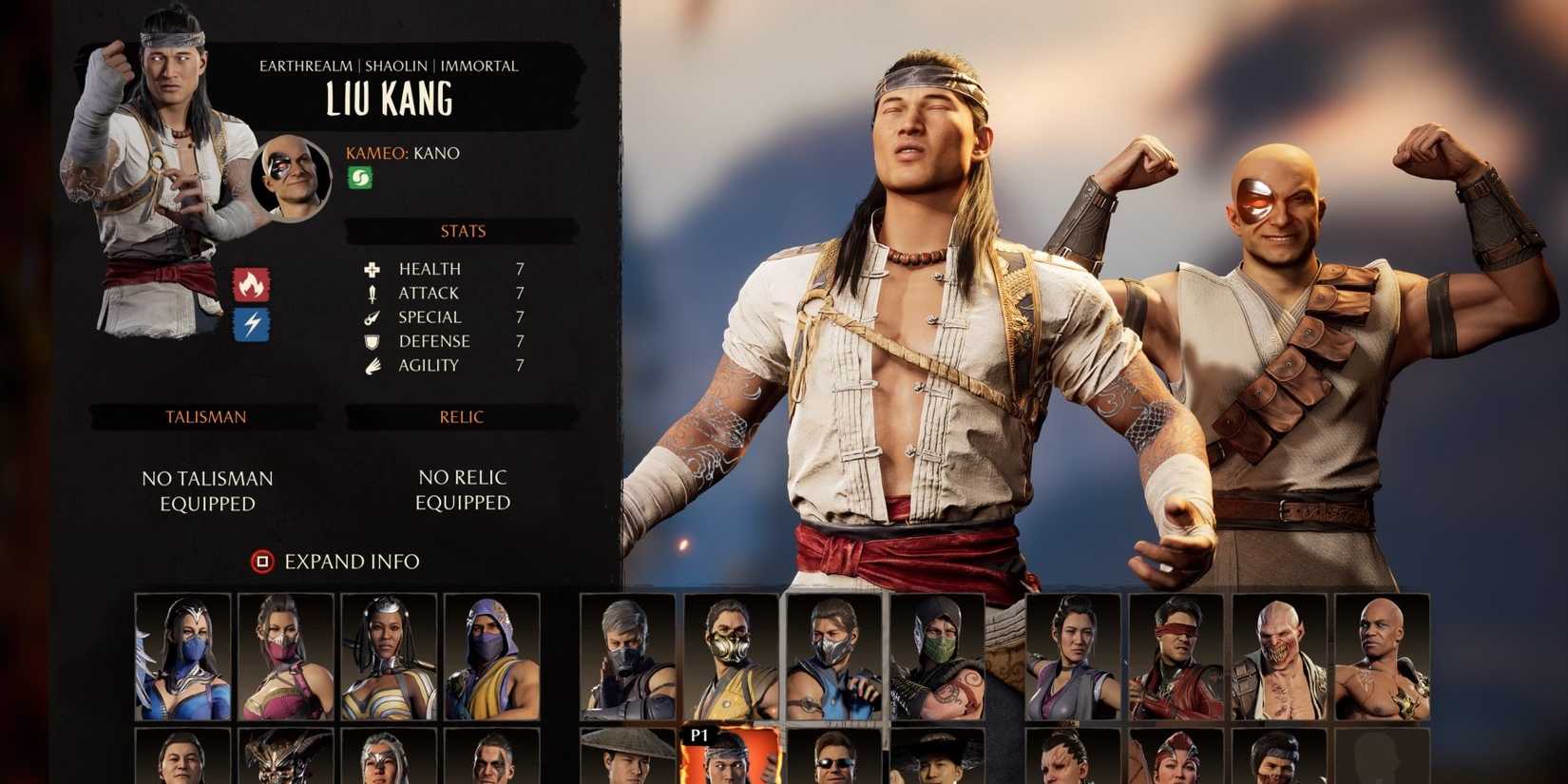1568x784 pixels.
Task: Open the Relic section header
Action: [460, 416]
